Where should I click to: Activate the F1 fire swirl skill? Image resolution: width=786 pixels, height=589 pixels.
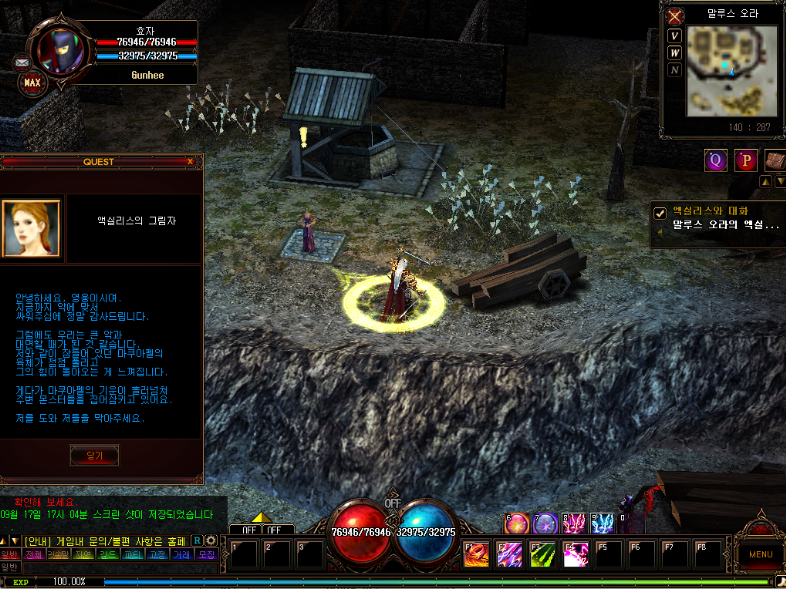pos(476,553)
